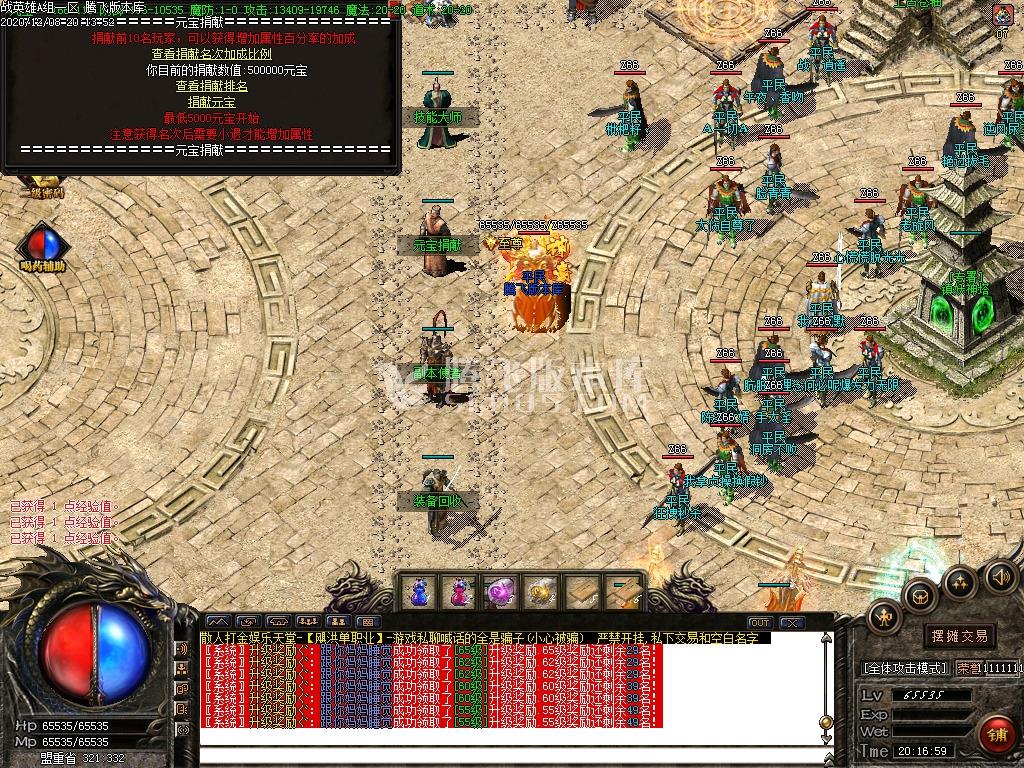
Task: Toggle the sound speaker icon
Action: [999, 576]
